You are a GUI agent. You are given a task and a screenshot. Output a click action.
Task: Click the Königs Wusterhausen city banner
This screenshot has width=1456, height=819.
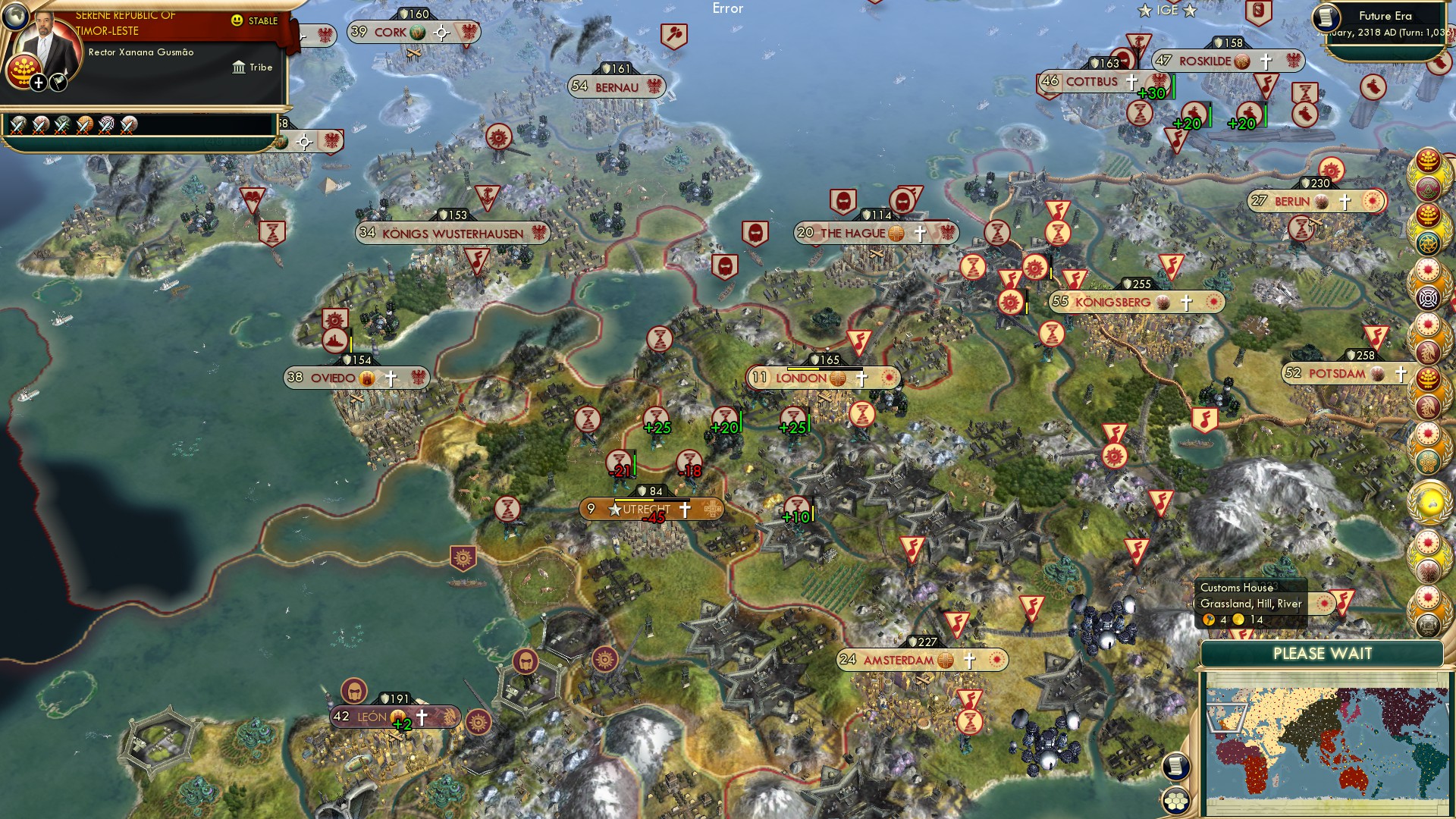click(453, 233)
